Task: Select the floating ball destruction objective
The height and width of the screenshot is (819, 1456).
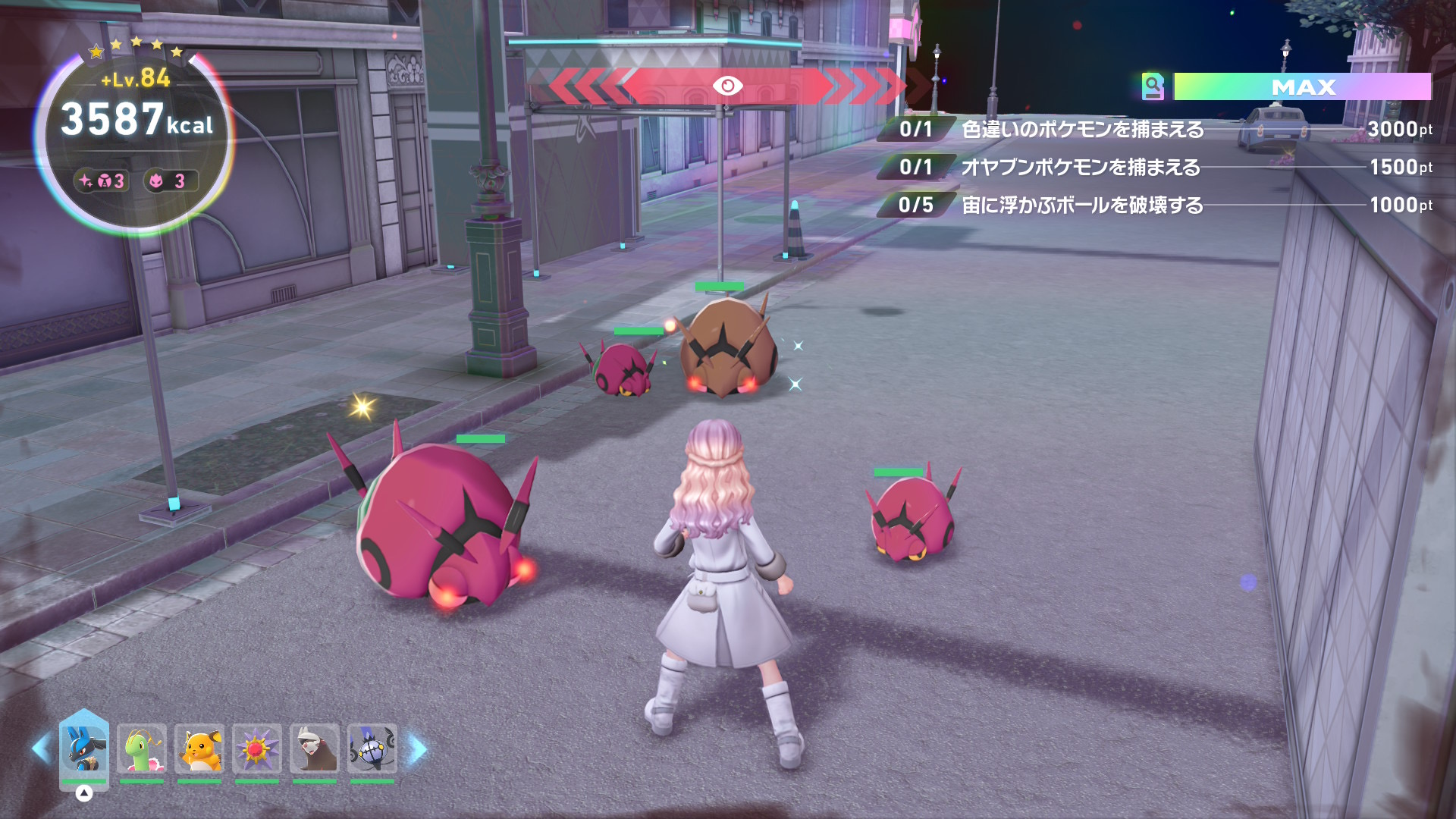Action: coord(1082,206)
